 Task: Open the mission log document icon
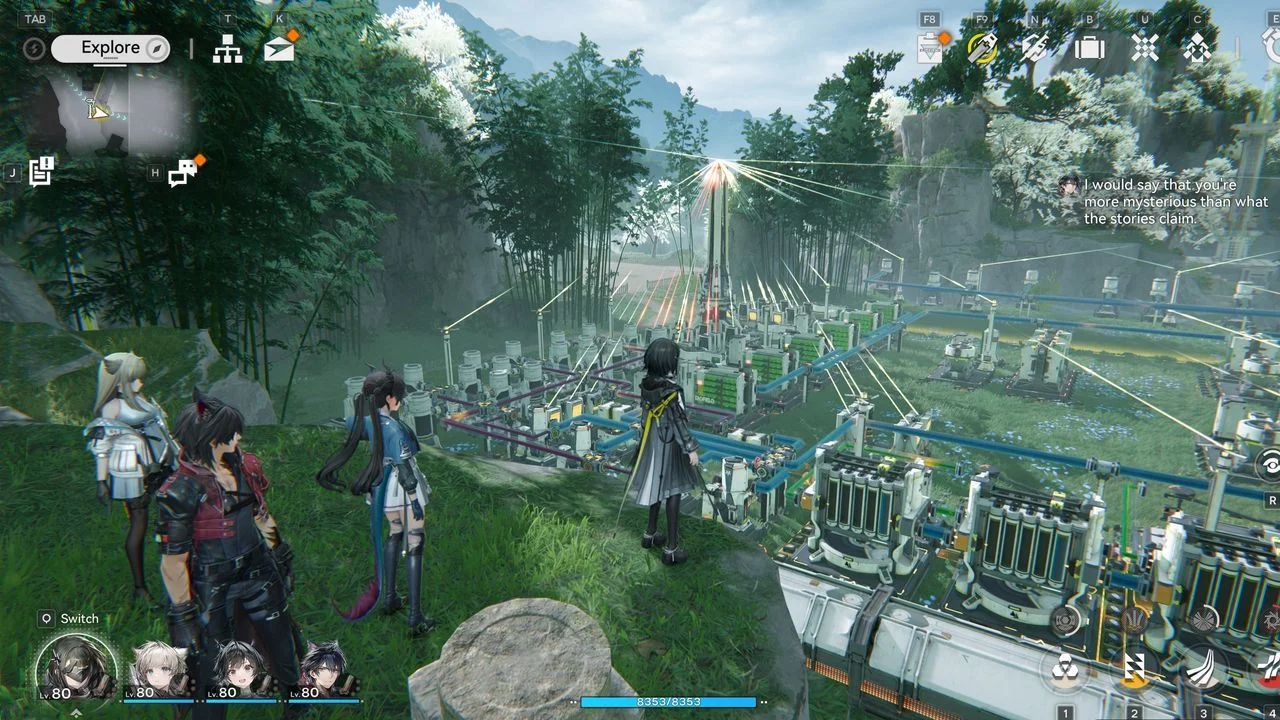(x=41, y=171)
